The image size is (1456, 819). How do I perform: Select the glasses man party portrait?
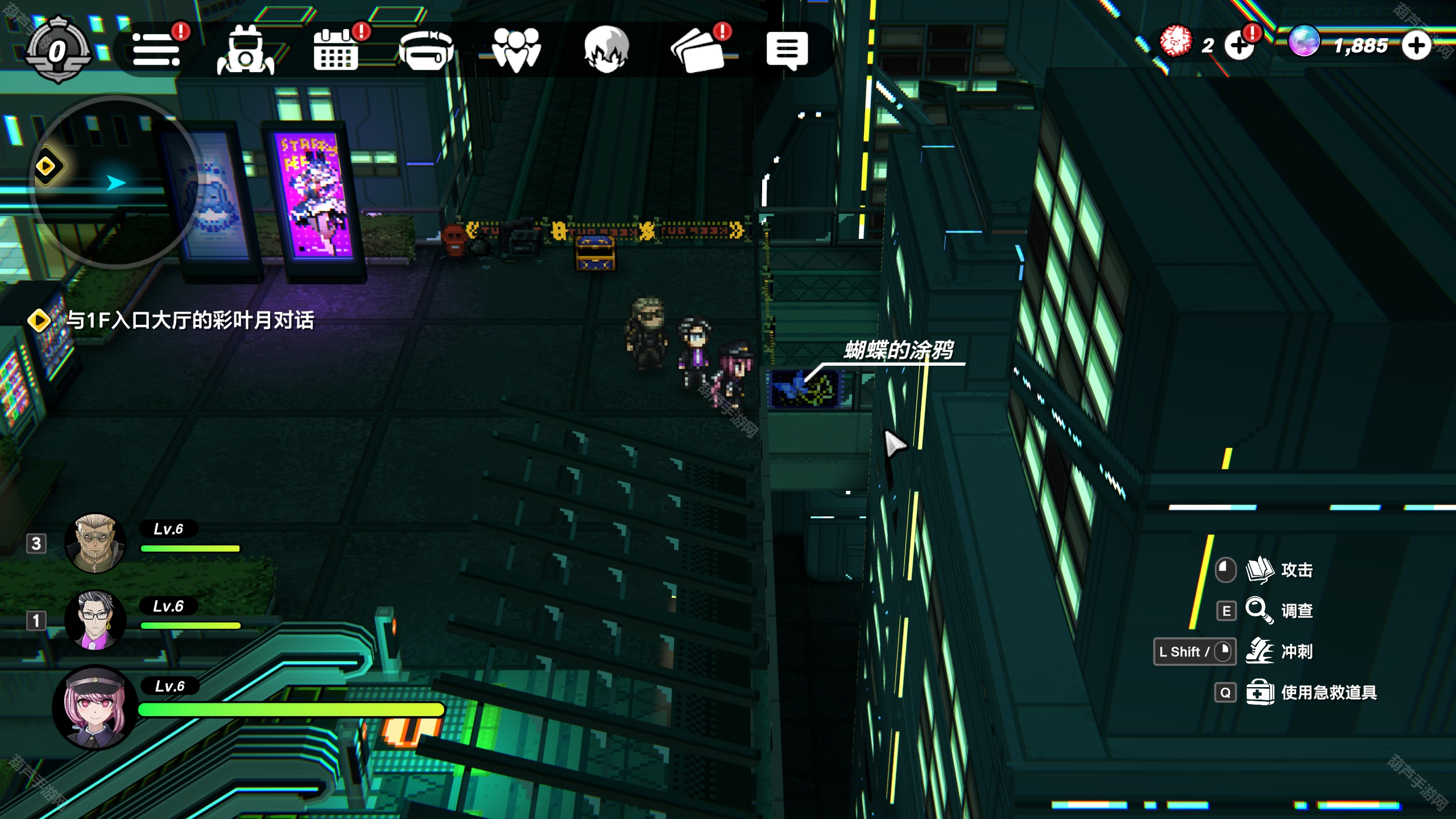click(95, 620)
